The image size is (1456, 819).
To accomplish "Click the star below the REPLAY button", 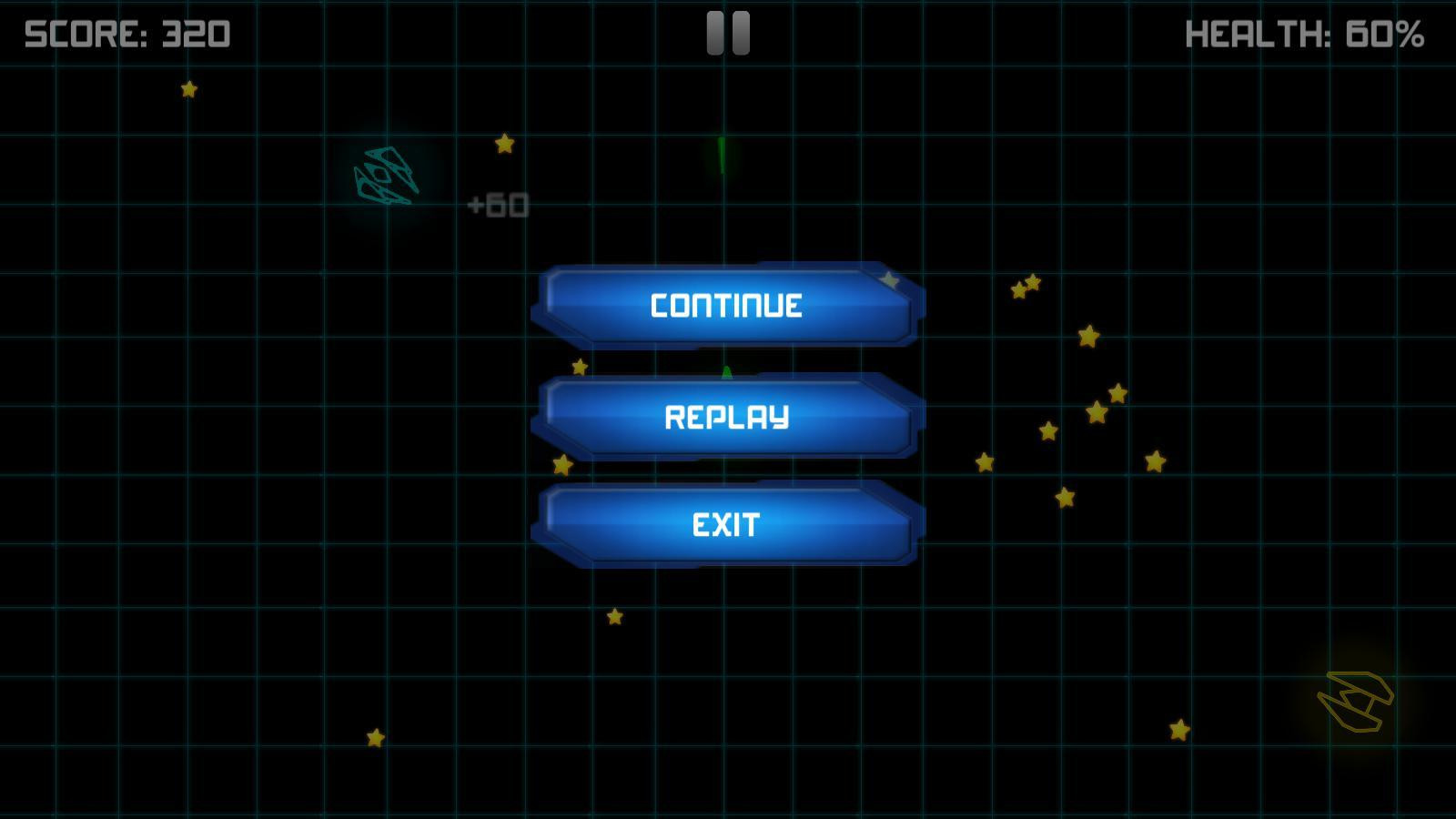I will 561,465.
